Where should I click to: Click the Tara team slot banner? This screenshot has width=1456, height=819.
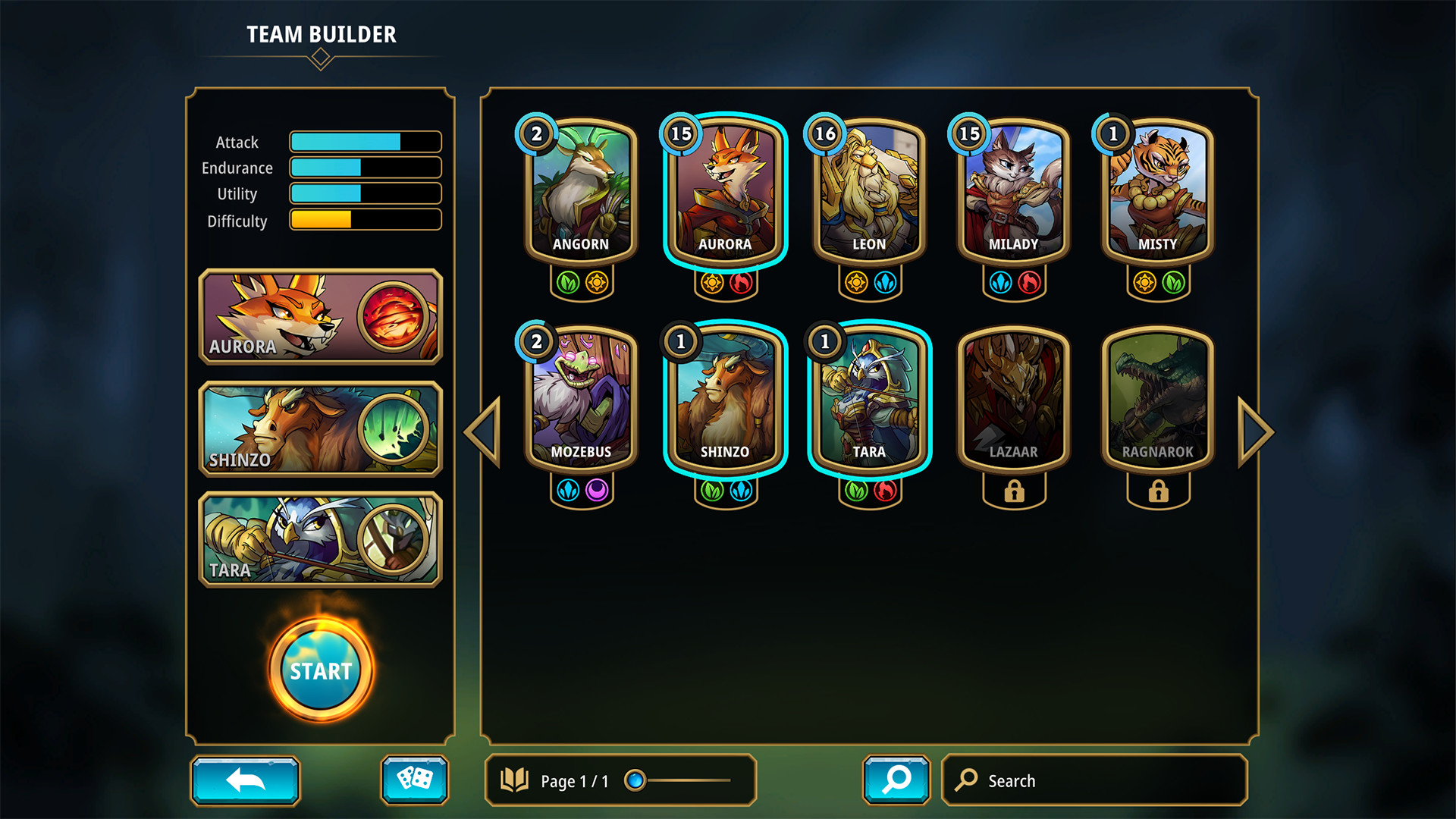[320, 539]
